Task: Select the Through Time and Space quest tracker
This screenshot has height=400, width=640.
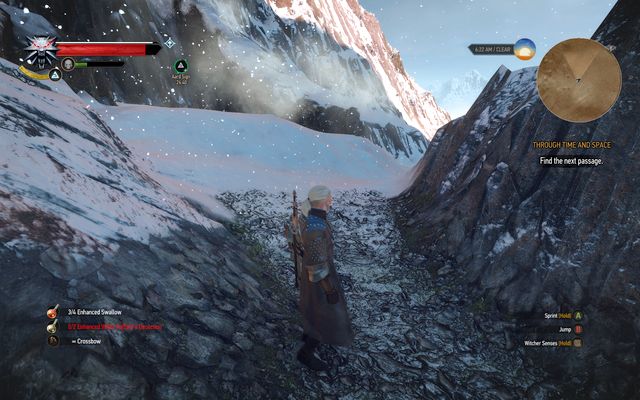Action: tap(570, 145)
